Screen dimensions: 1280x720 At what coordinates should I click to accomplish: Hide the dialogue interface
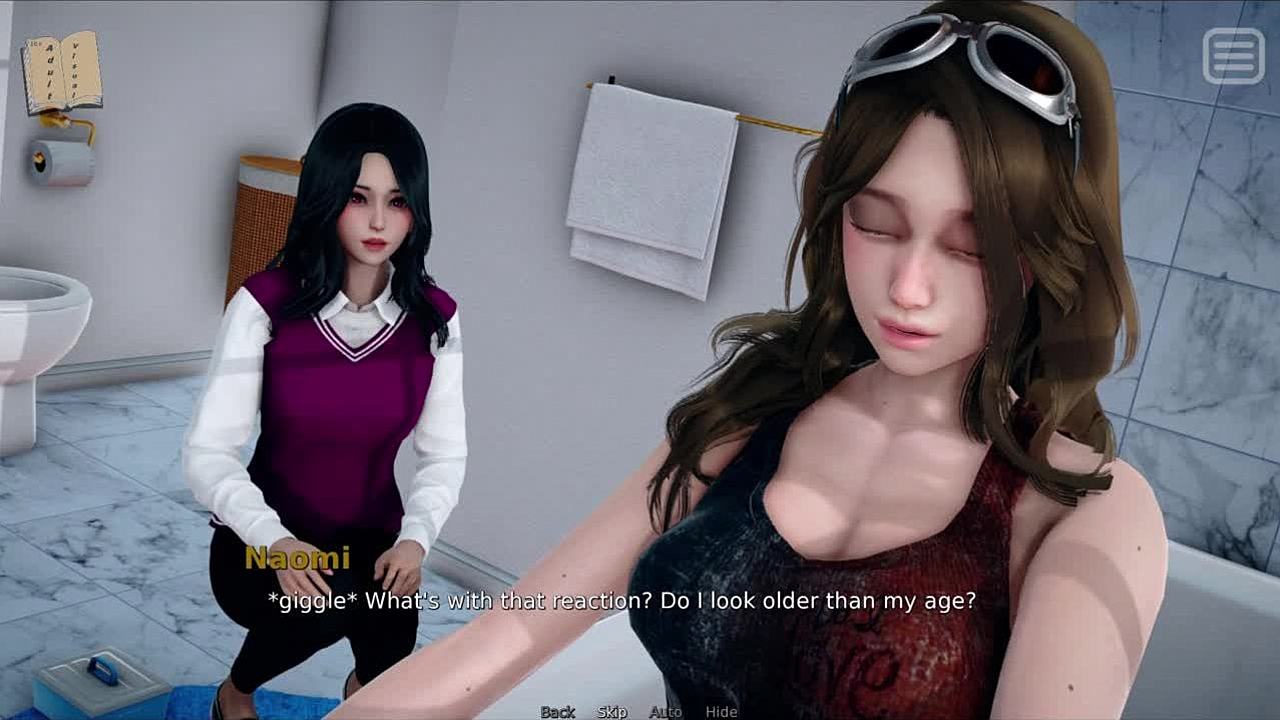point(721,712)
